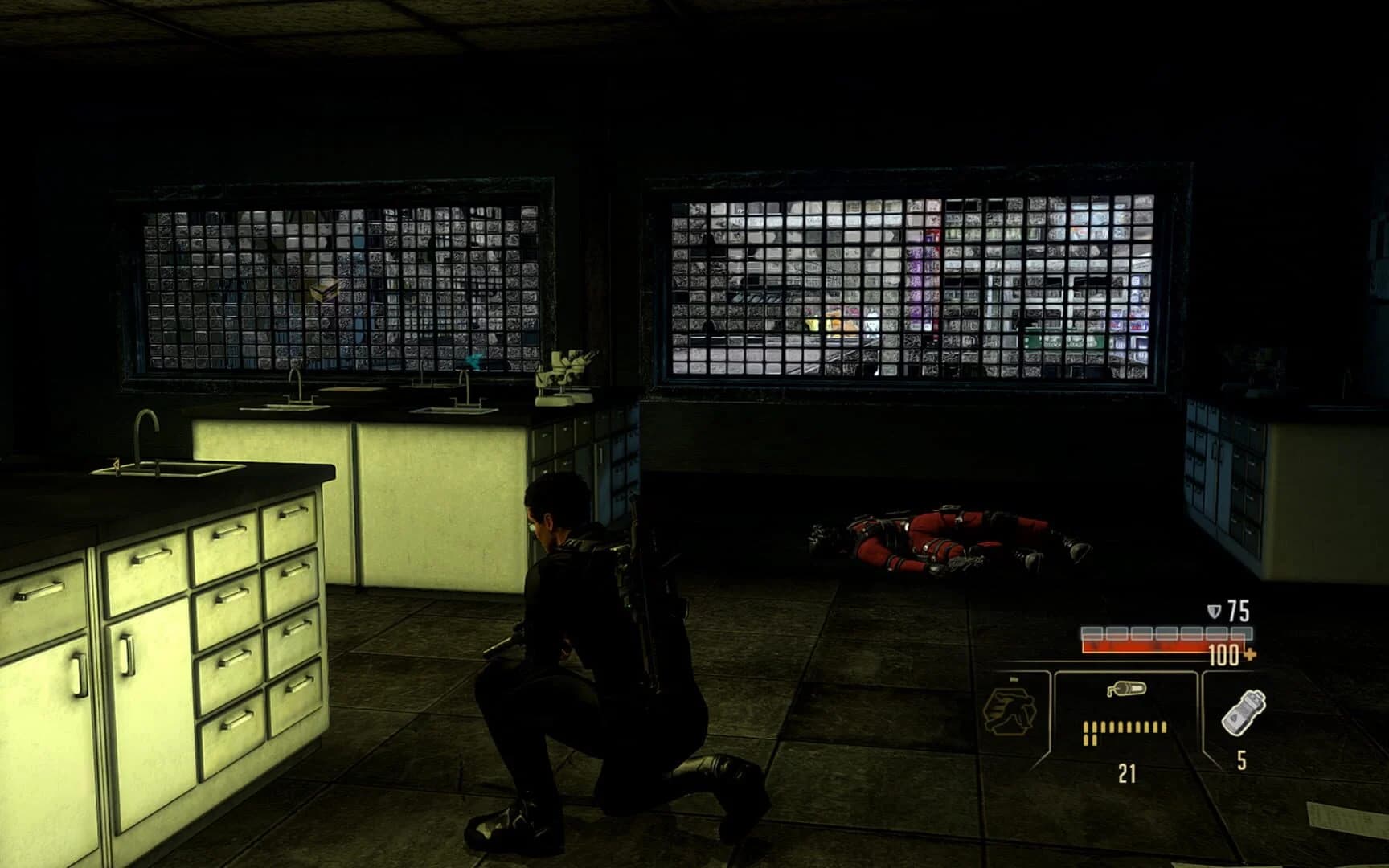
Task: Click the last bullet icon in the magazine display
Action: (1164, 727)
